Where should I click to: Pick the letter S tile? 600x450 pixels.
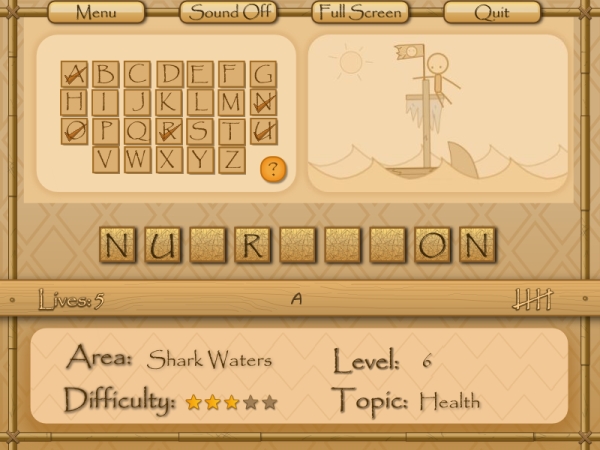click(x=200, y=131)
